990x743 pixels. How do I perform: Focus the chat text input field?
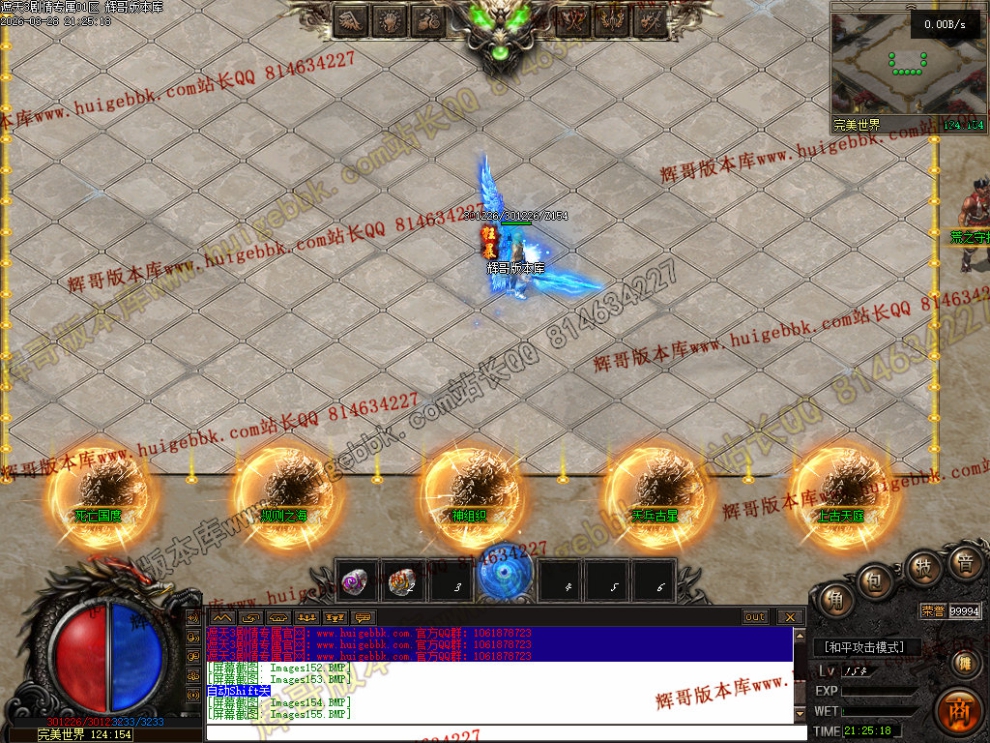pos(500,733)
